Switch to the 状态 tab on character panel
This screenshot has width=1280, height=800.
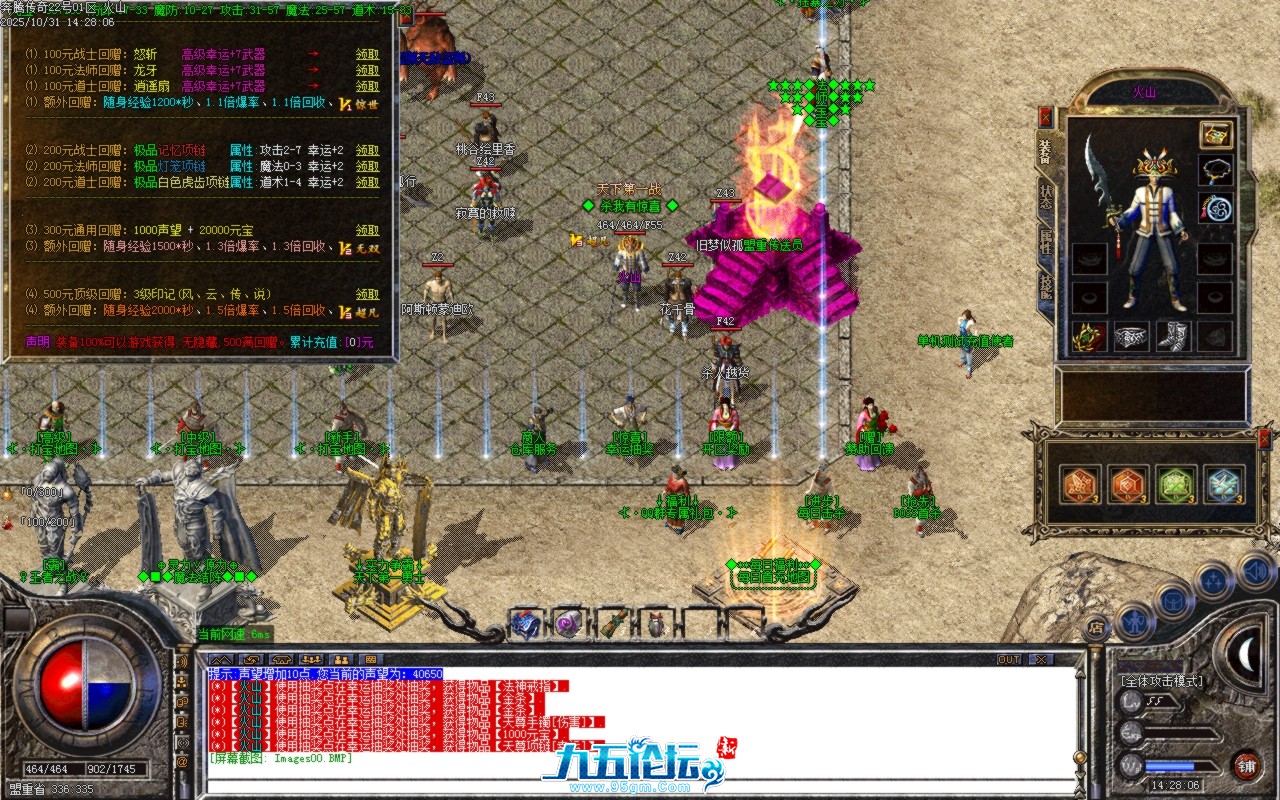[1047, 197]
